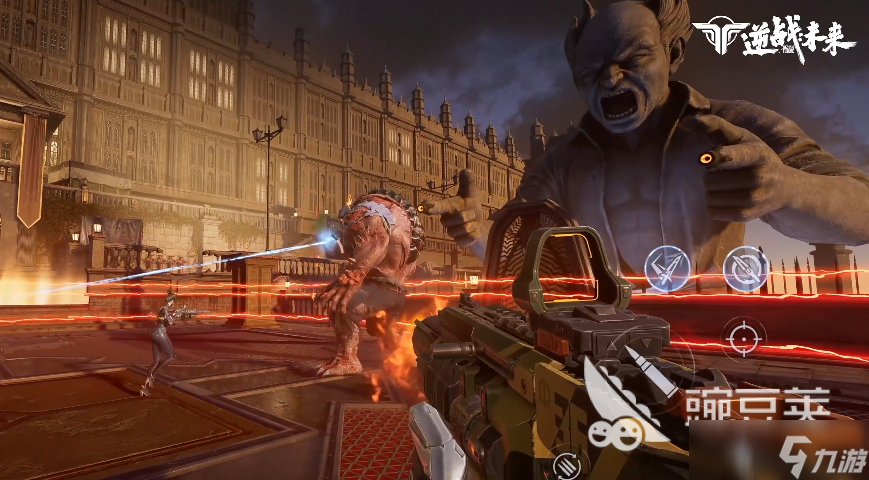Image resolution: width=869 pixels, height=480 pixels.
Task: Tap the reload ammo button
Action: pyautogui.click(x=567, y=463)
